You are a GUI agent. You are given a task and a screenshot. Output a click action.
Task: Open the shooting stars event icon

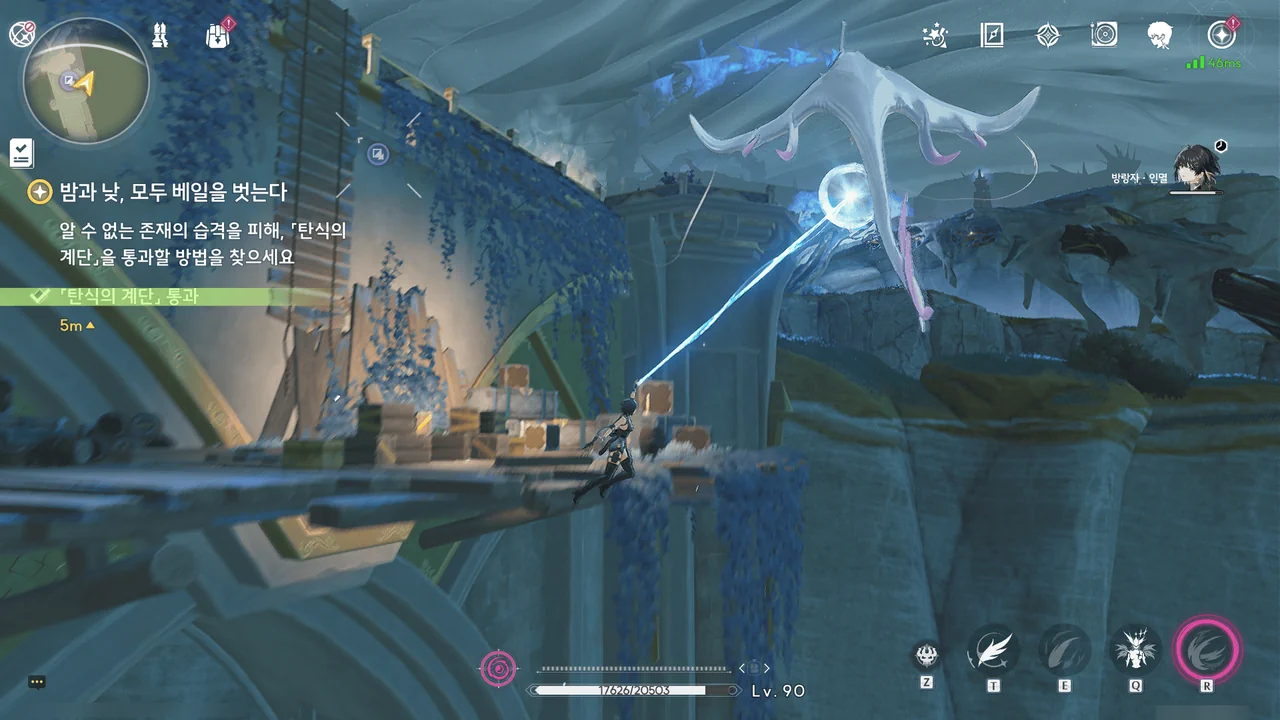(x=935, y=36)
